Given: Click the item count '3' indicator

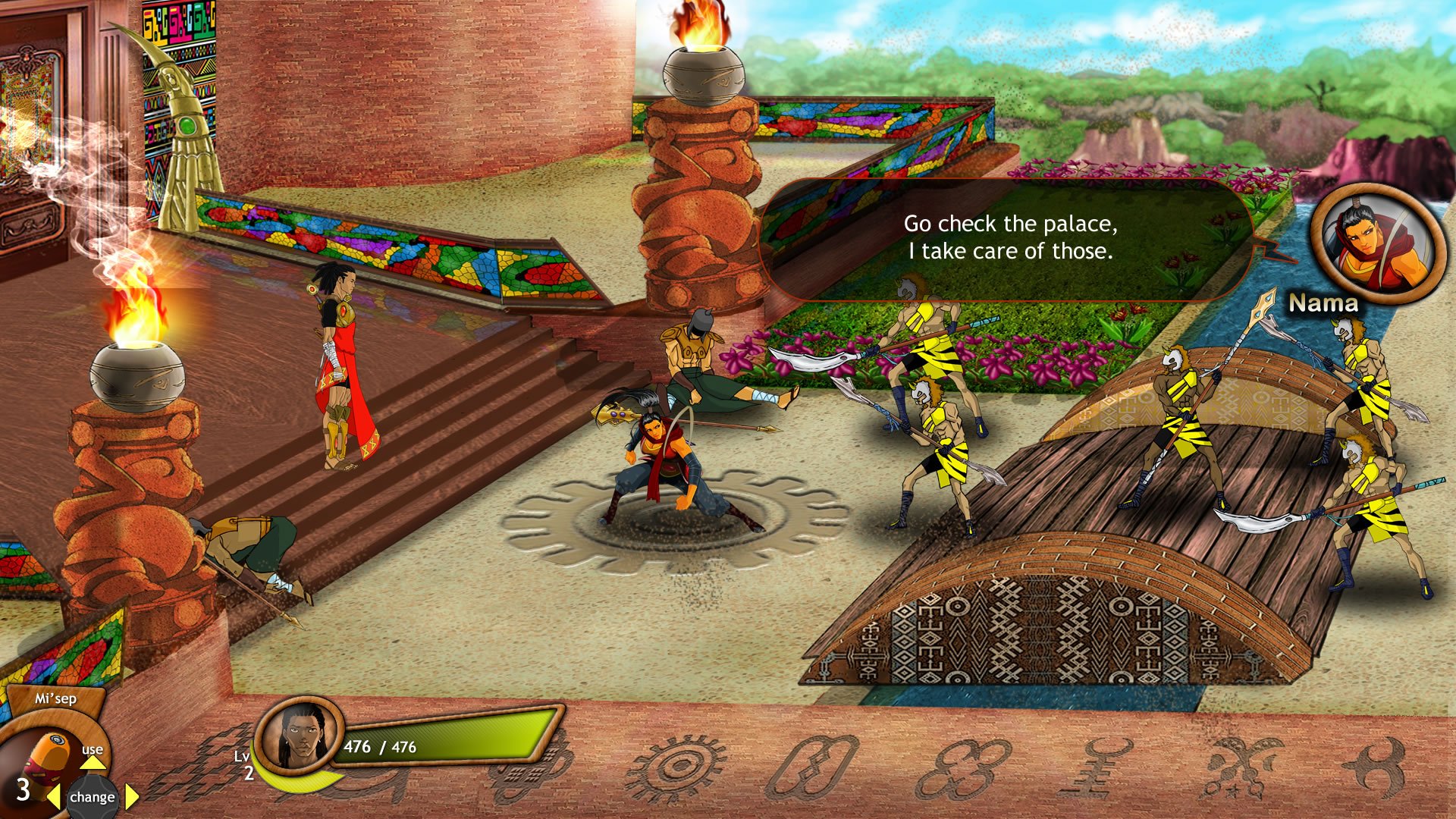Looking at the screenshot, I should point(24,791).
